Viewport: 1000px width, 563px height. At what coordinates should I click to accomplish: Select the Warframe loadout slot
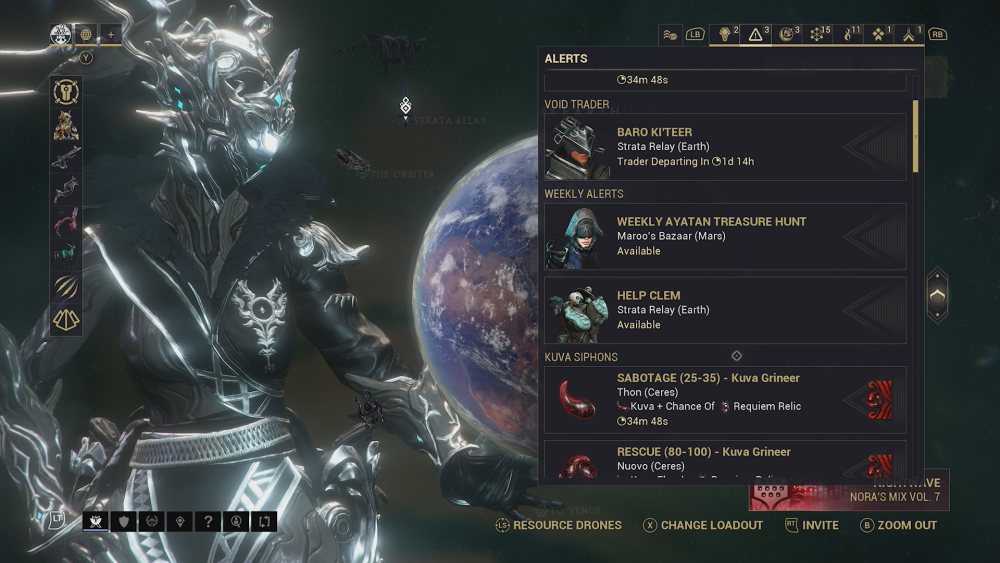coord(66,125)
